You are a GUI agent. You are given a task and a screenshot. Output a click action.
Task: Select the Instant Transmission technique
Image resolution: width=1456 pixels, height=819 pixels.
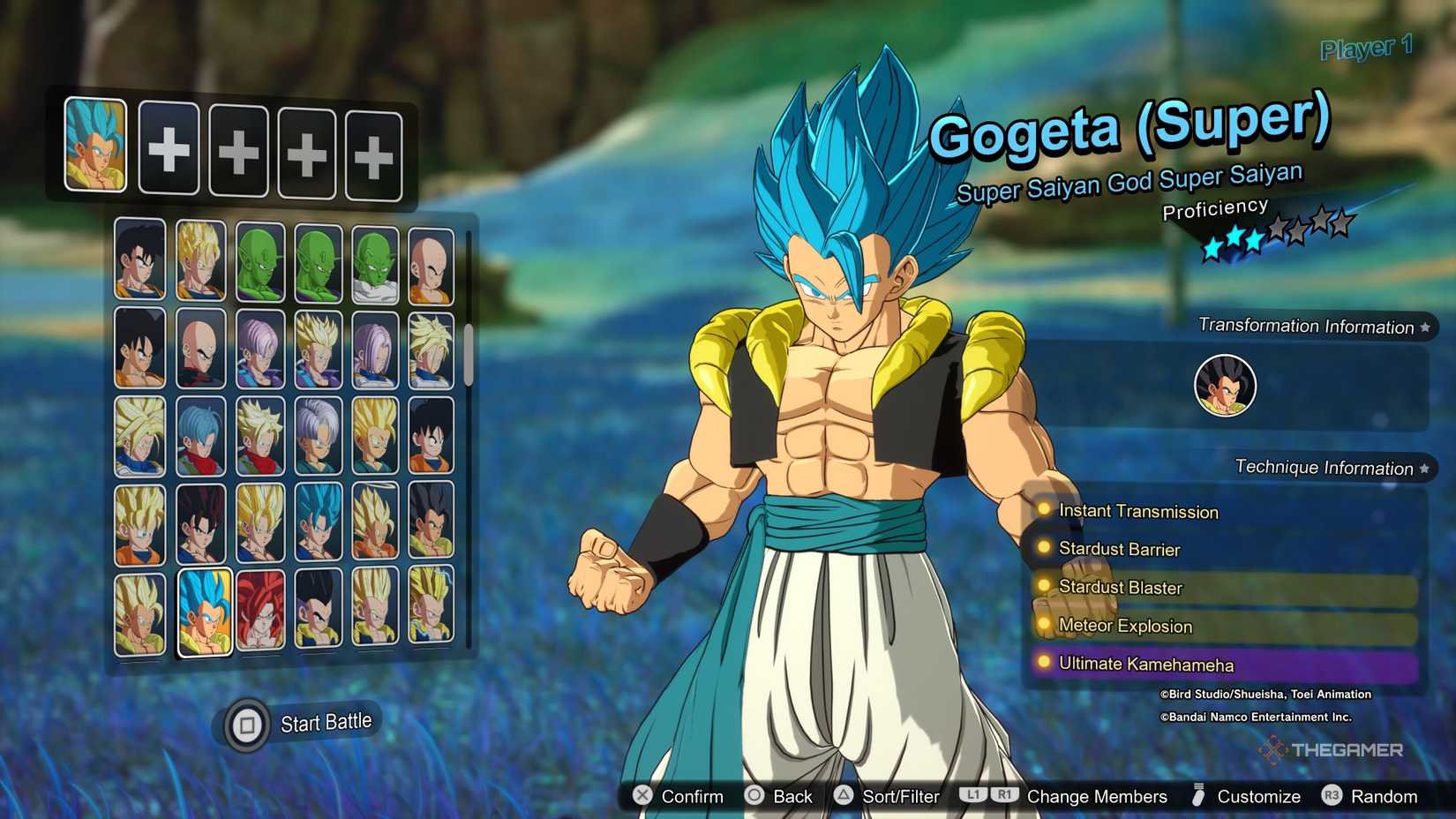[x=1137, y=511]
